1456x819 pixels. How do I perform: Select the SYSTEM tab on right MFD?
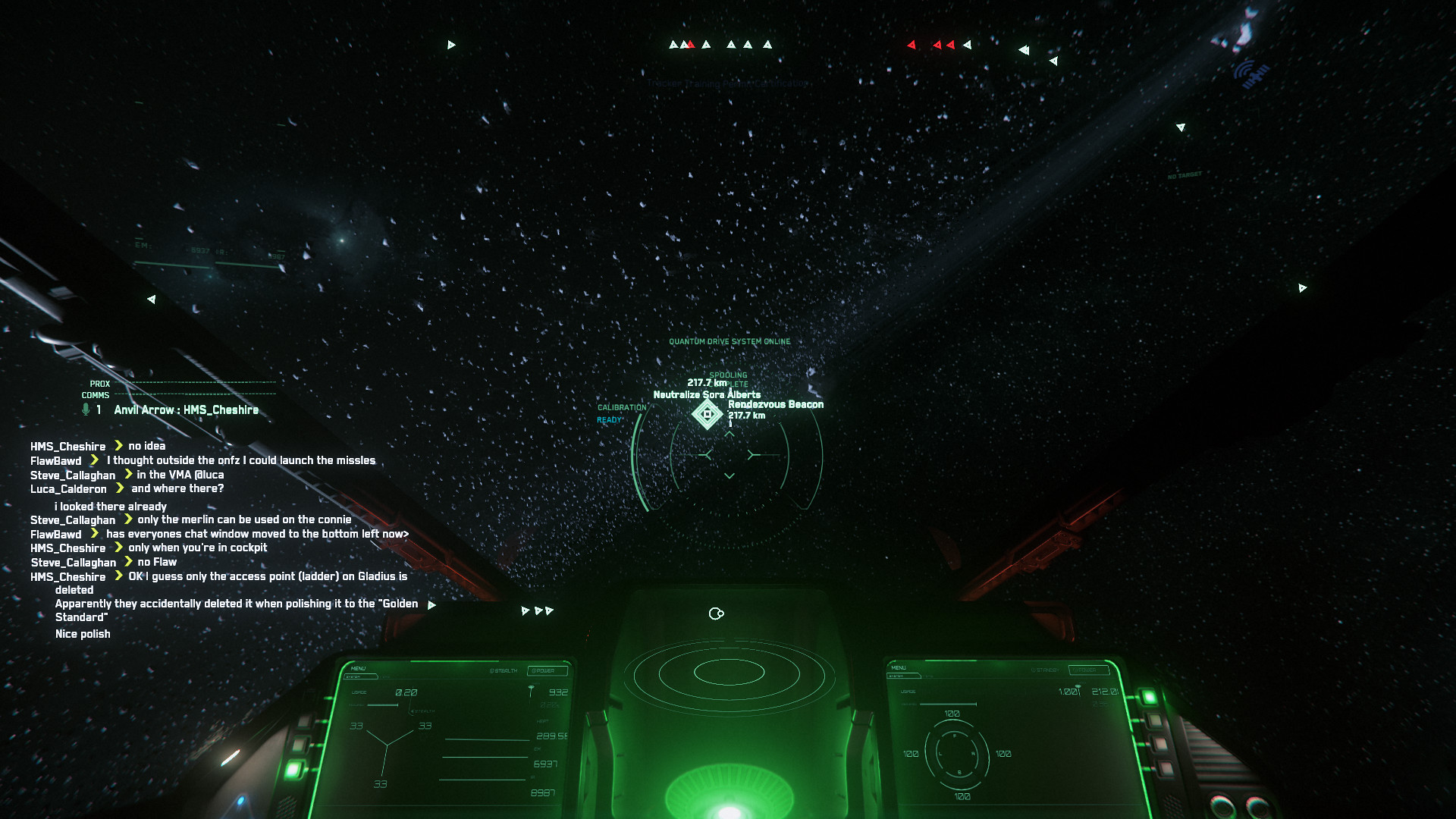904,676
